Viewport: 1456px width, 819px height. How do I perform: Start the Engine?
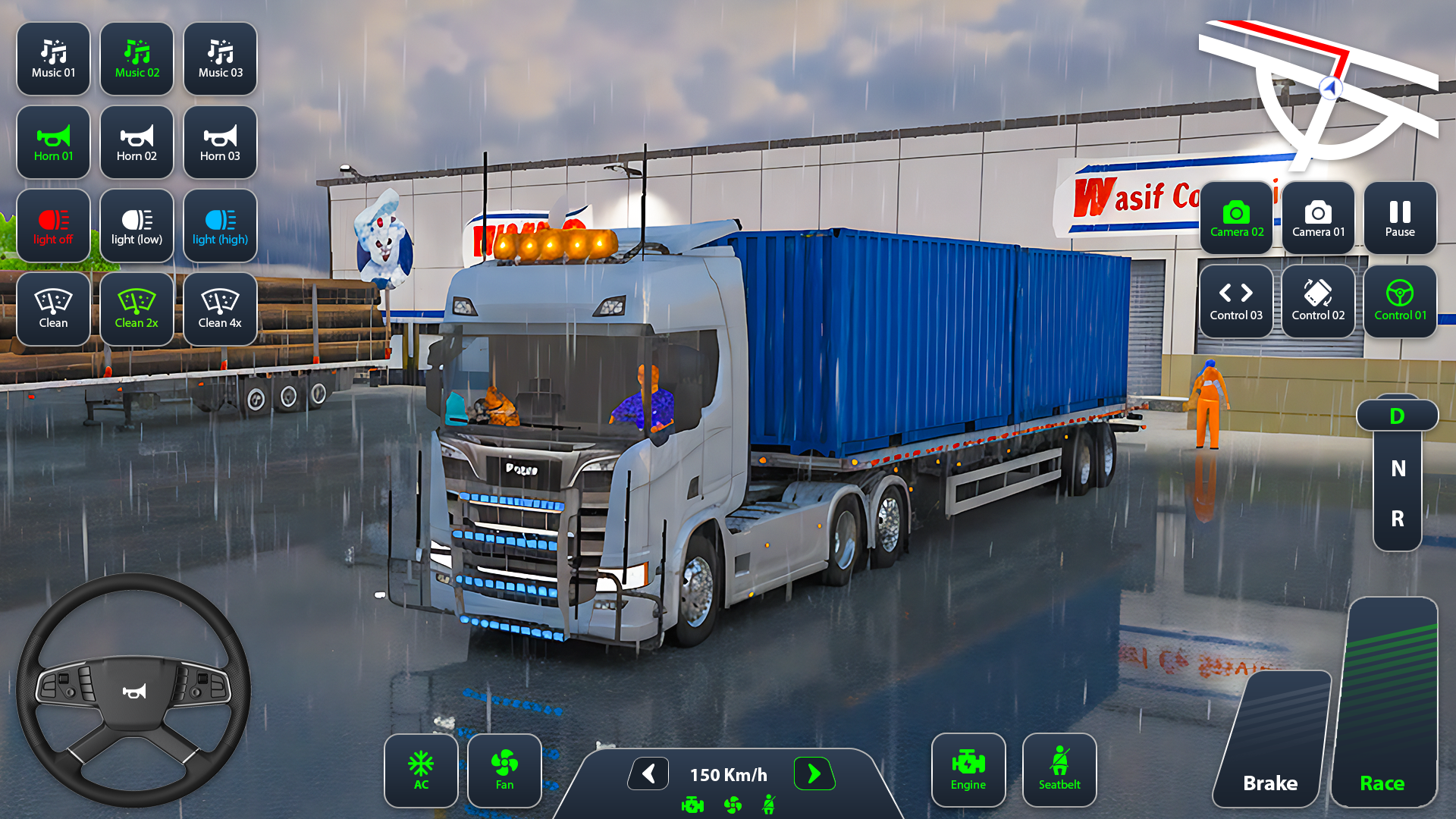click(968, 769)
